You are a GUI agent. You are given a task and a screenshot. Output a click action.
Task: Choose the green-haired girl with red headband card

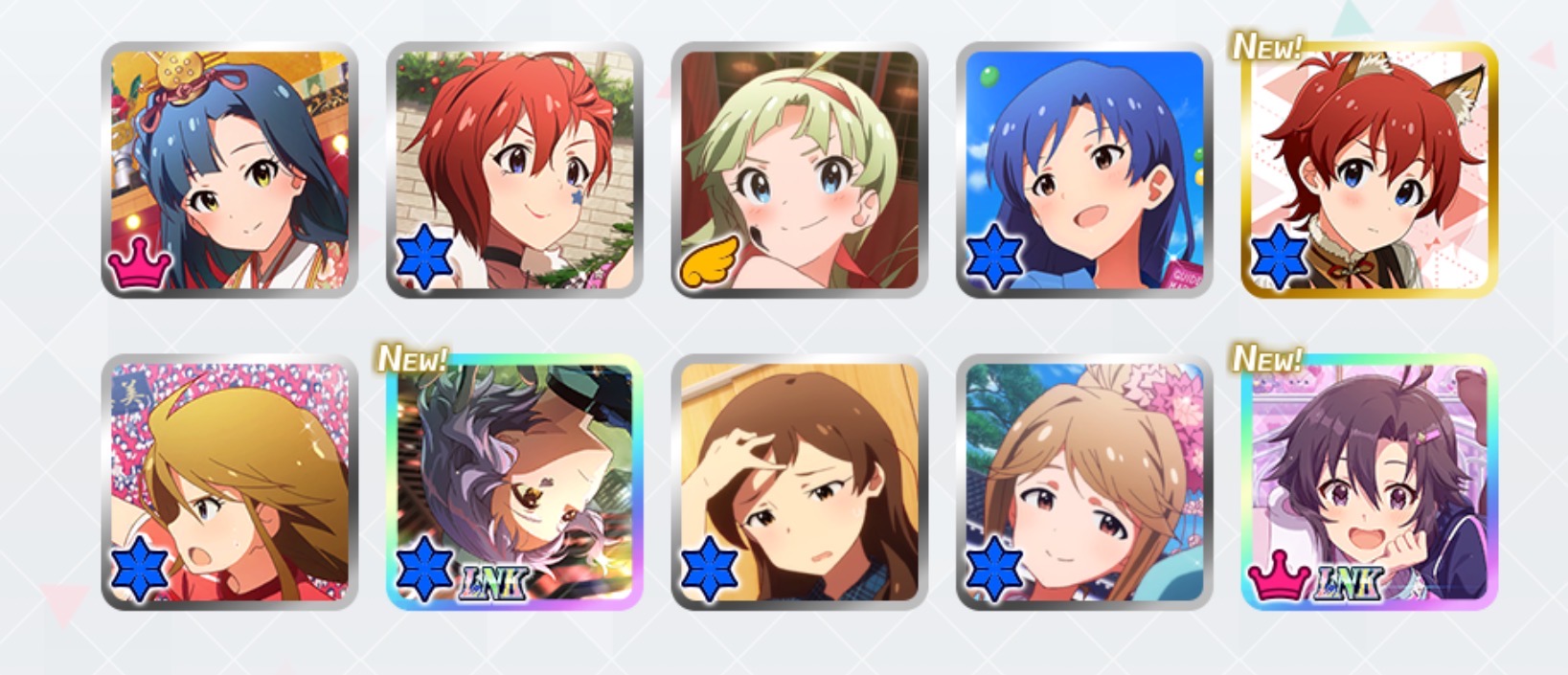(x=799, y=169)
